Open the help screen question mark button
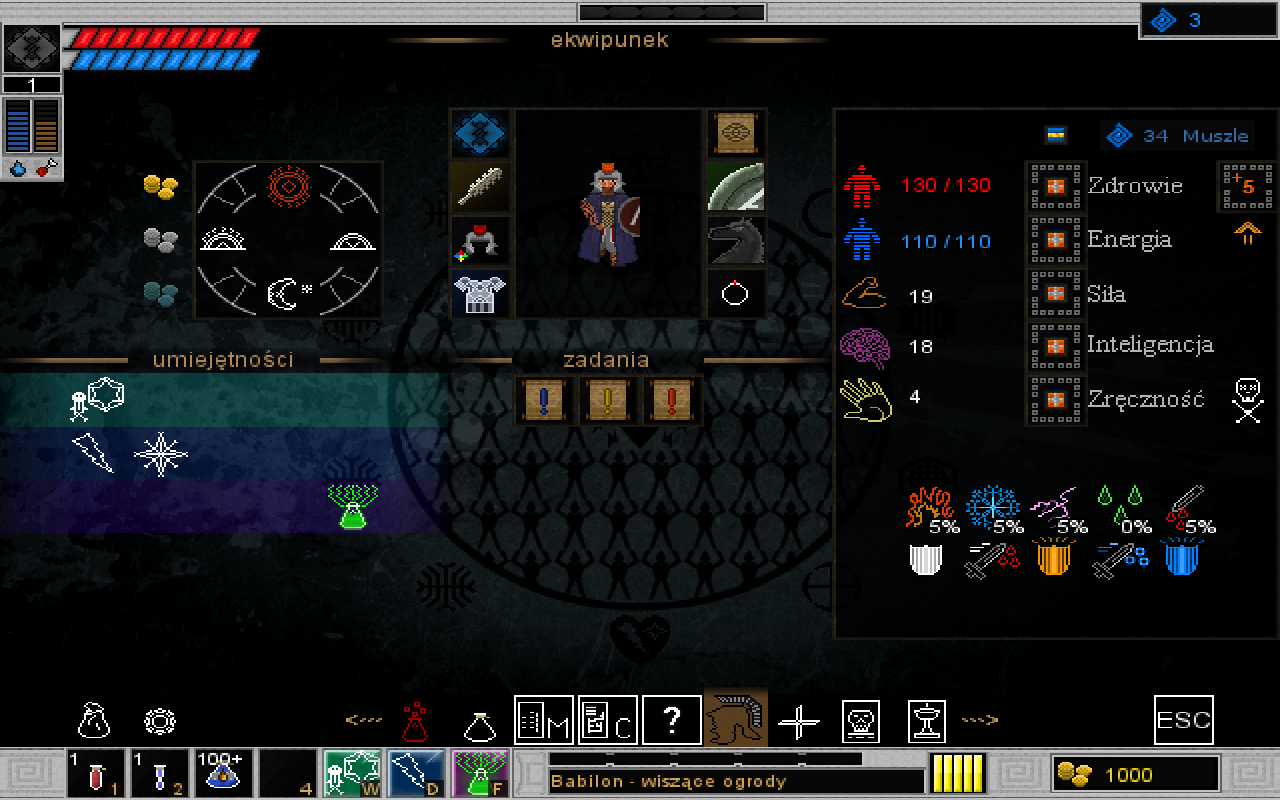Viewport: 1280px width, 800px height. point(671,720)
